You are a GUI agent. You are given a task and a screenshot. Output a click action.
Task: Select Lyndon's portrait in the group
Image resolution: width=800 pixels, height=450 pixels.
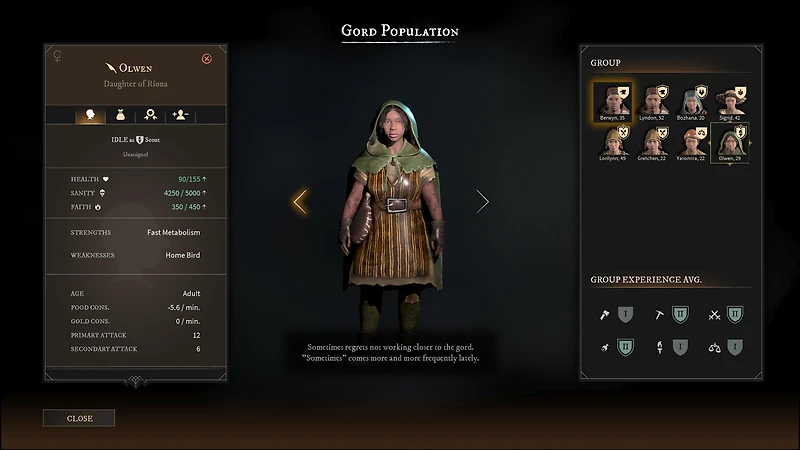654,100
